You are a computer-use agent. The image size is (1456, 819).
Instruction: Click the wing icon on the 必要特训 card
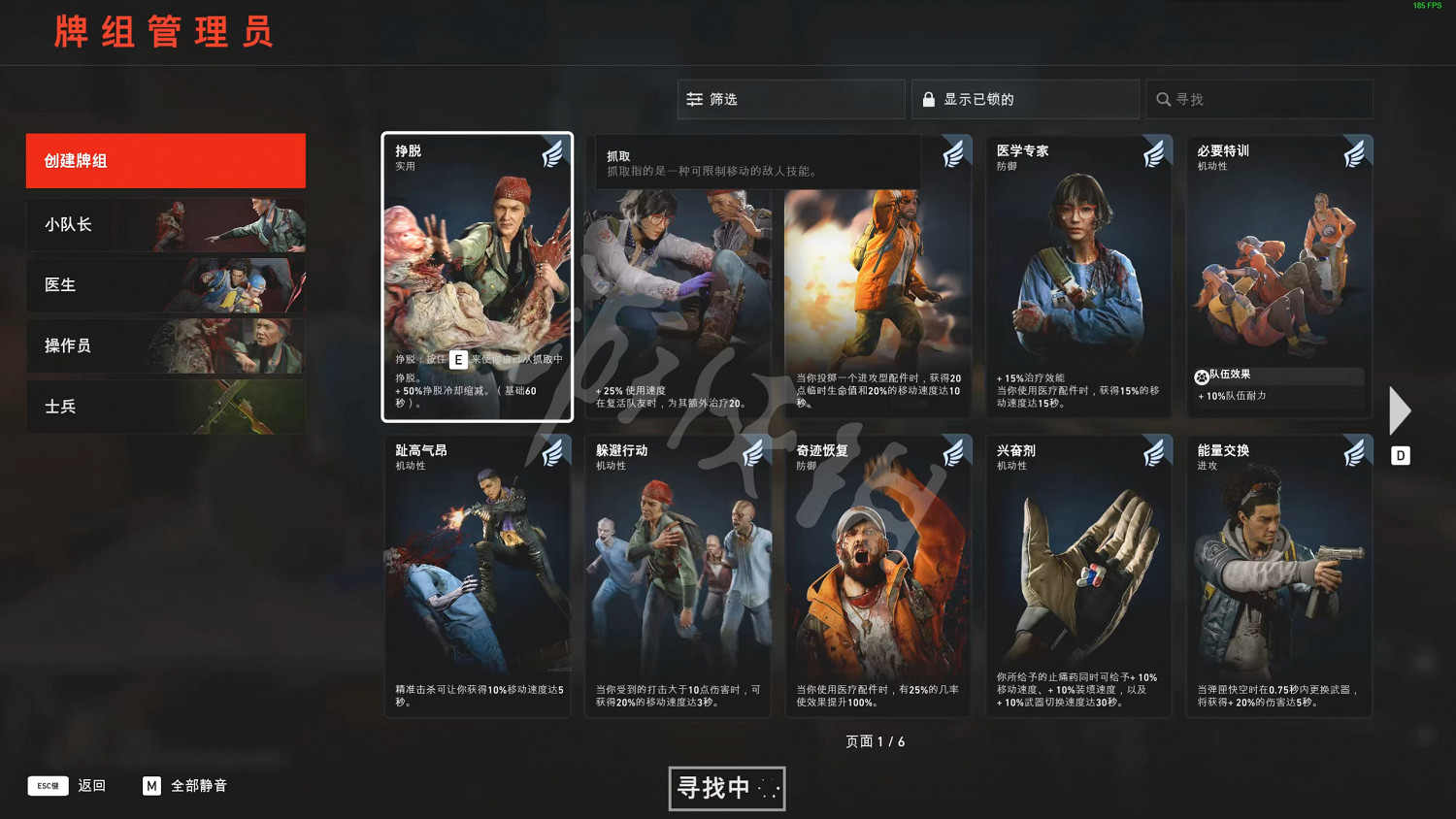(x=1355, y=153)
